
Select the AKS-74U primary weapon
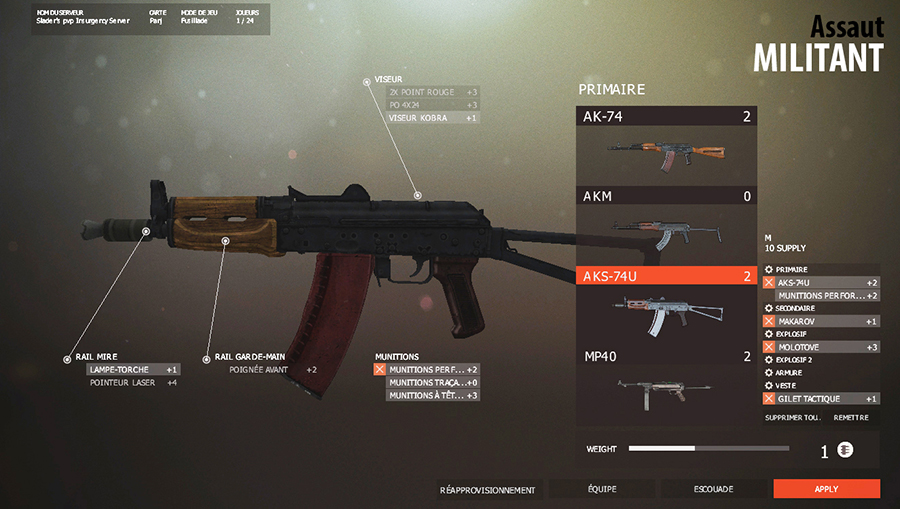[667, 306]
